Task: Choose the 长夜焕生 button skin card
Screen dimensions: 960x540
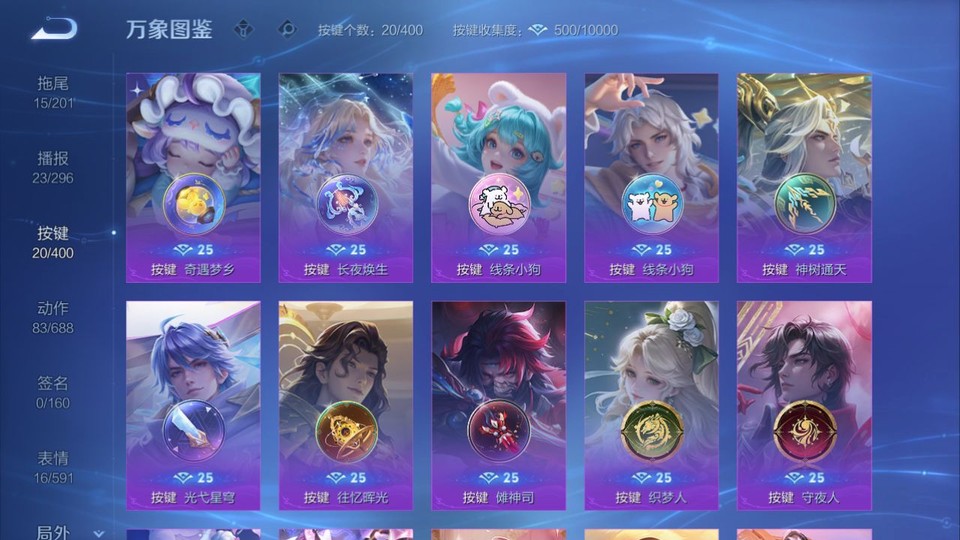Action: tap(346, 177)
